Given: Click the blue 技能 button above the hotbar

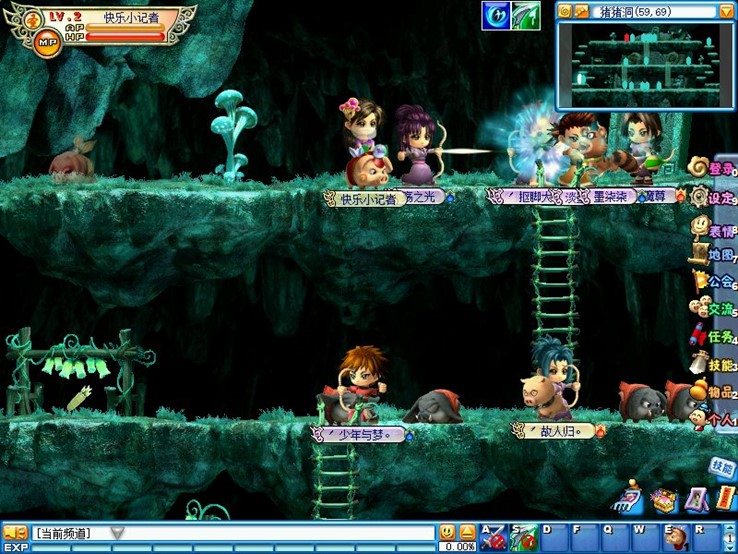Looking at the screenshot, I should pyautogui.click(x=722, y=466).
